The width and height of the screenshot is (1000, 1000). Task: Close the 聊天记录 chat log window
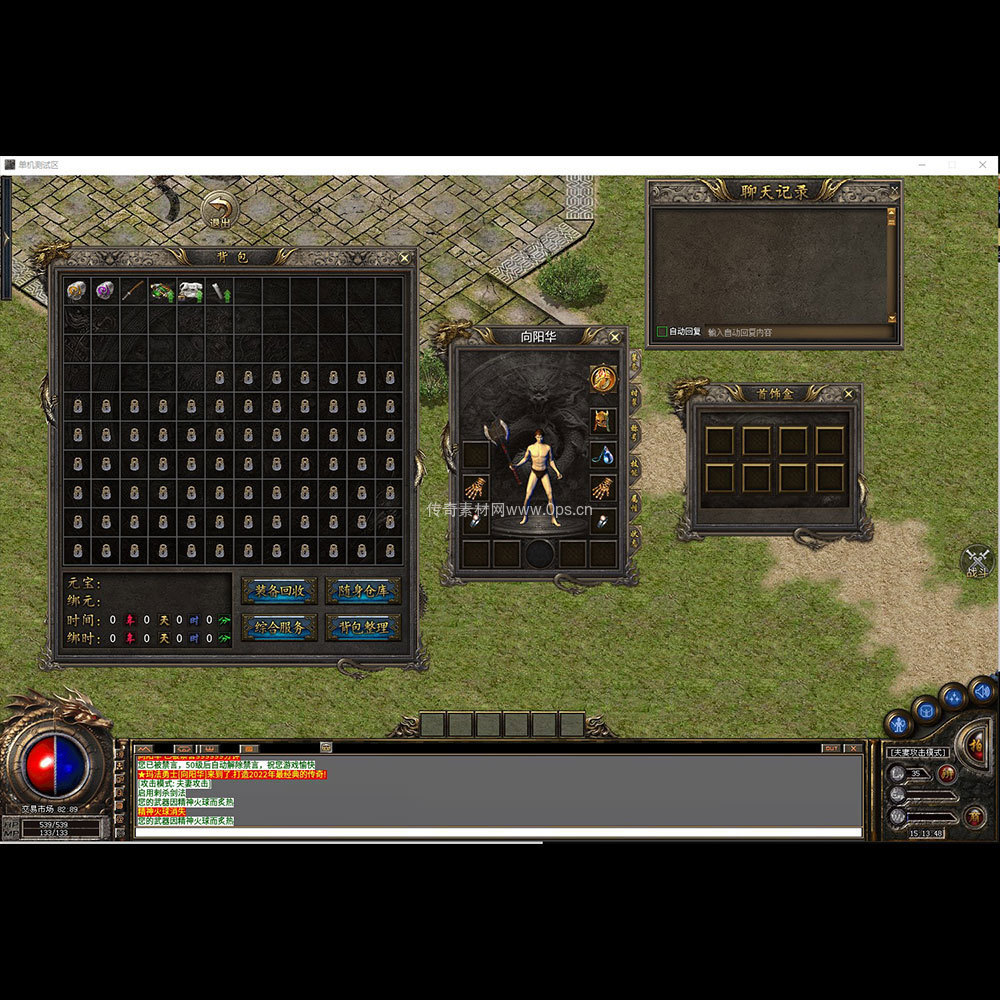894,189
